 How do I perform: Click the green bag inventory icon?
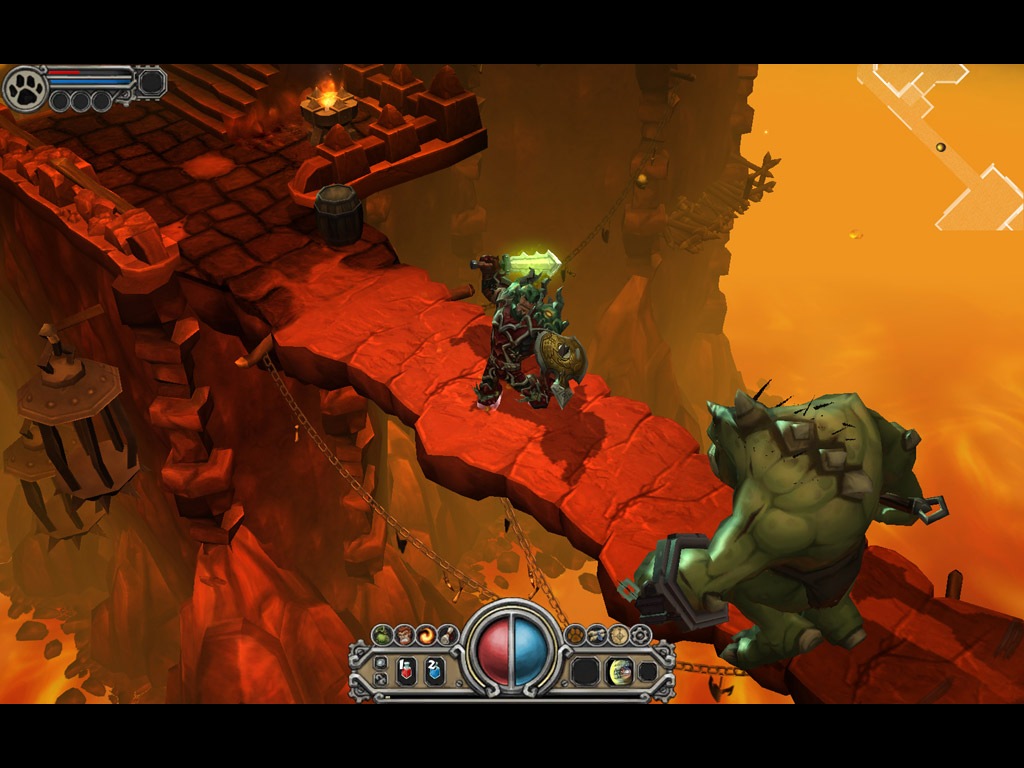382,634
